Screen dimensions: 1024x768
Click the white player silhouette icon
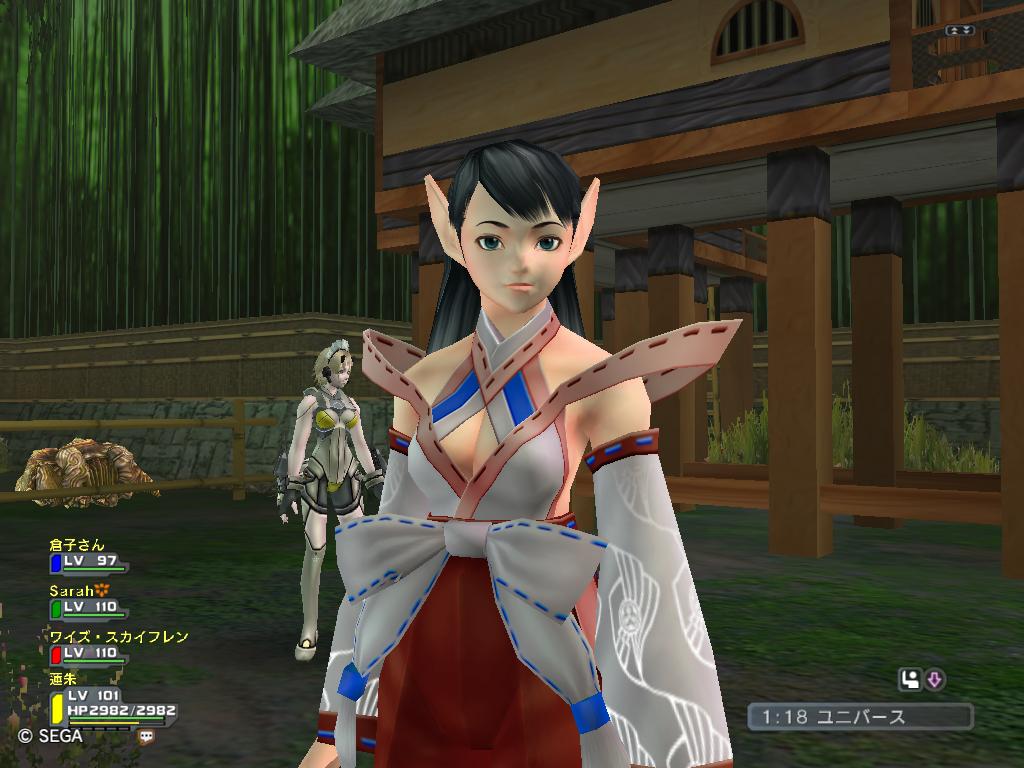point(910,680)
